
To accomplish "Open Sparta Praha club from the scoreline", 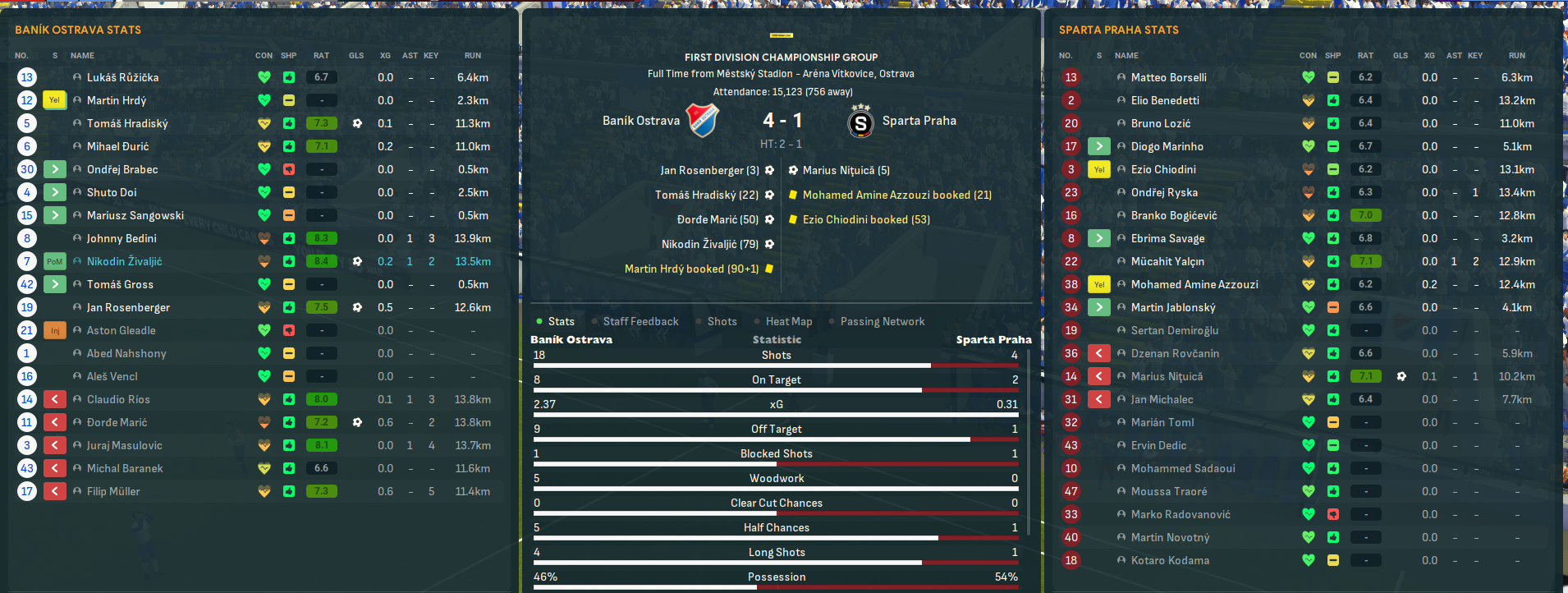I will coord(919,121).
